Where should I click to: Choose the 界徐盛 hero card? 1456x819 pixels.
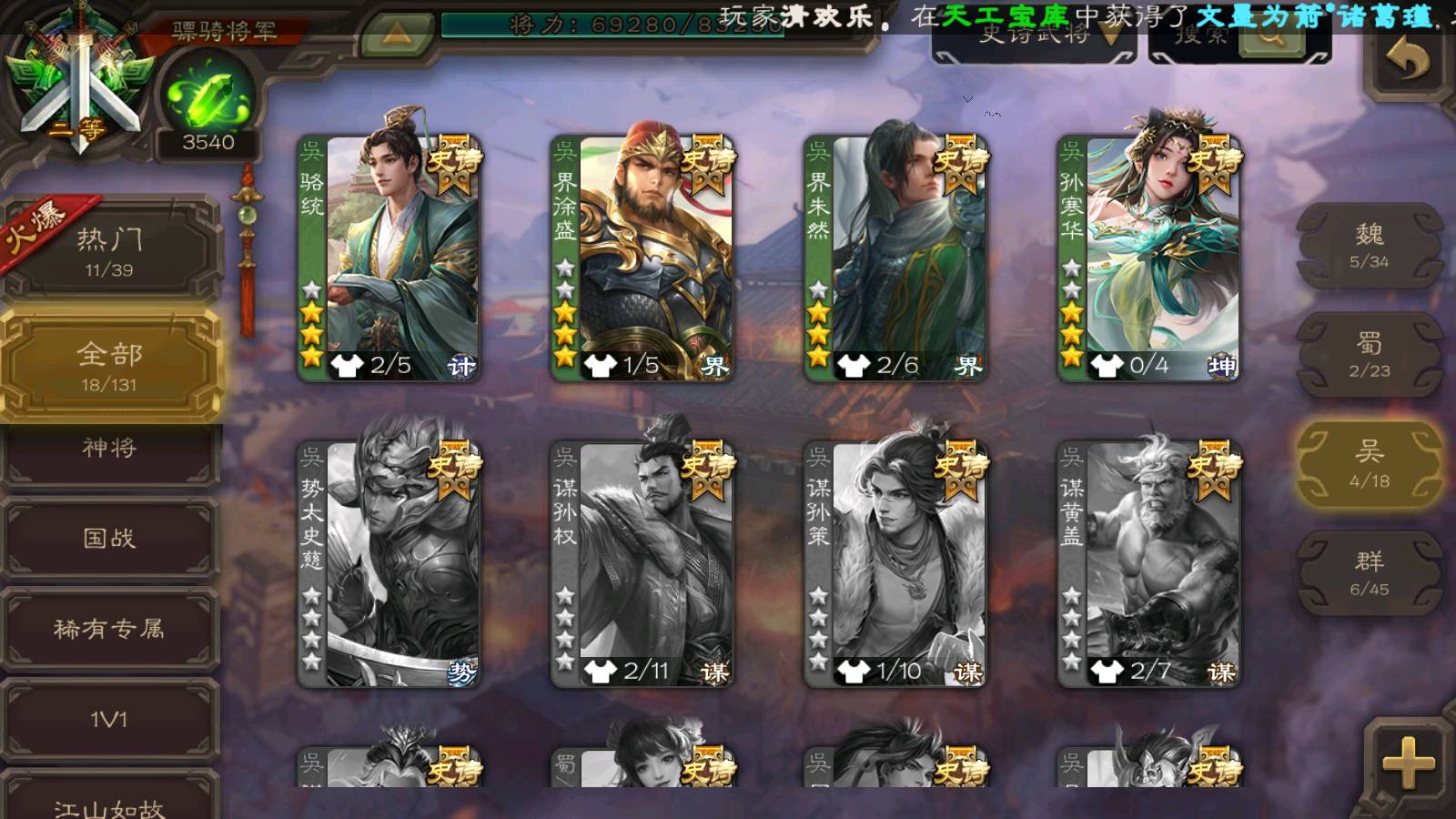pyautogui.click(x=642, y=258)
